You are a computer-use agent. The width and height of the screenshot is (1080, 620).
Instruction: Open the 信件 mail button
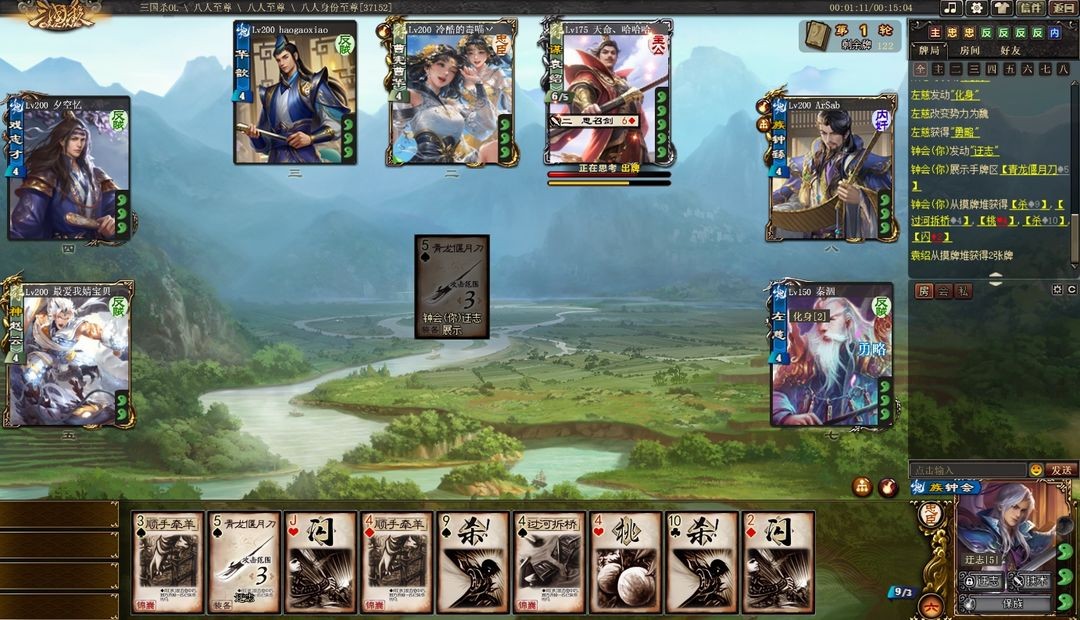1031,8
